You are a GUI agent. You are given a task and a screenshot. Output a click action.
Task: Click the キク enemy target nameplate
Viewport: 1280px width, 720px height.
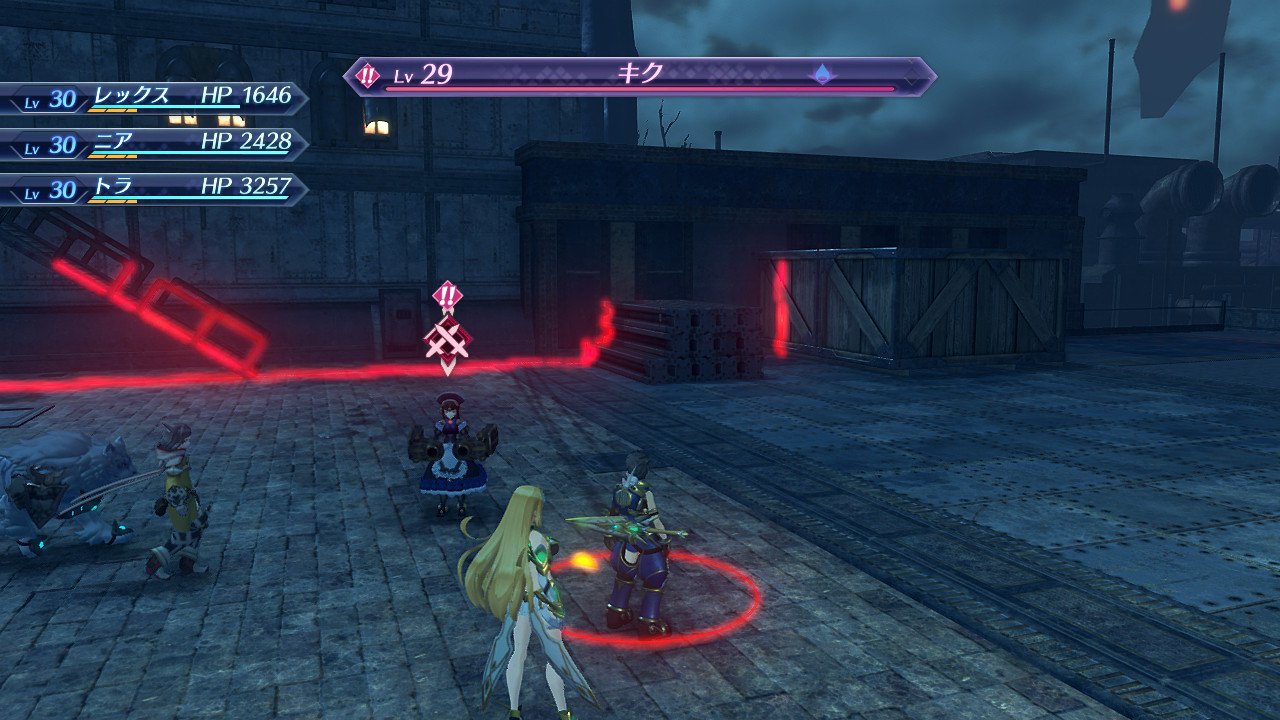pyautogui.click(x=640, y=76)
